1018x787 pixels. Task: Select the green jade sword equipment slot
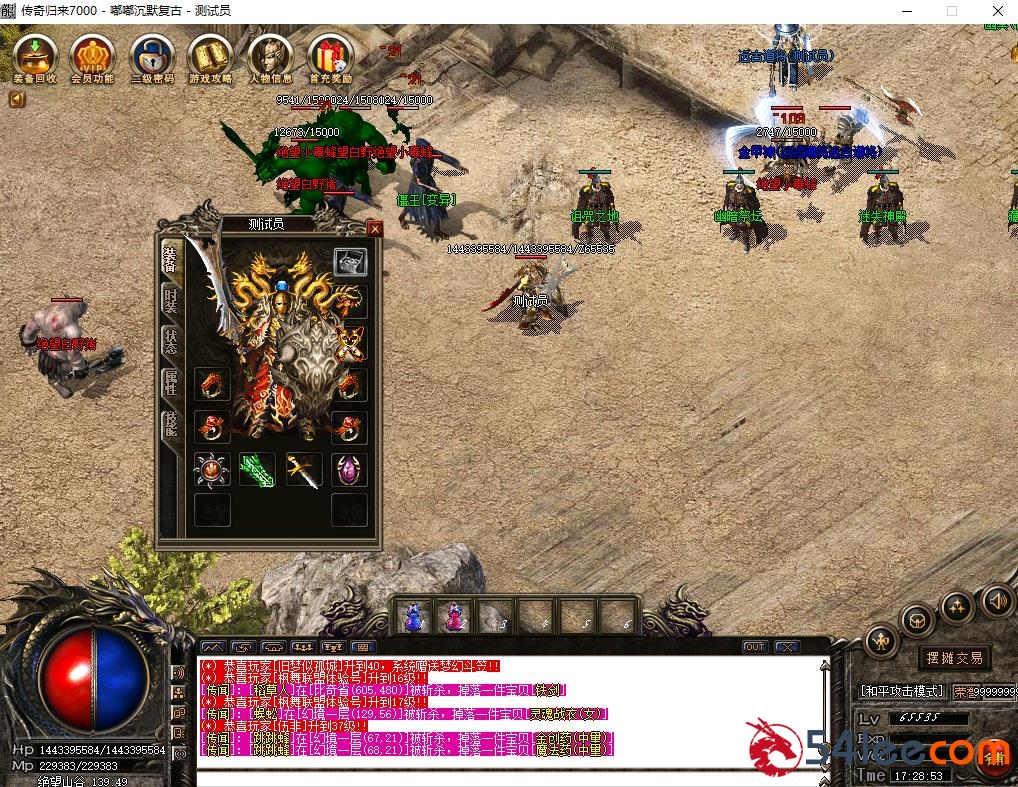(x=257, y=469)
